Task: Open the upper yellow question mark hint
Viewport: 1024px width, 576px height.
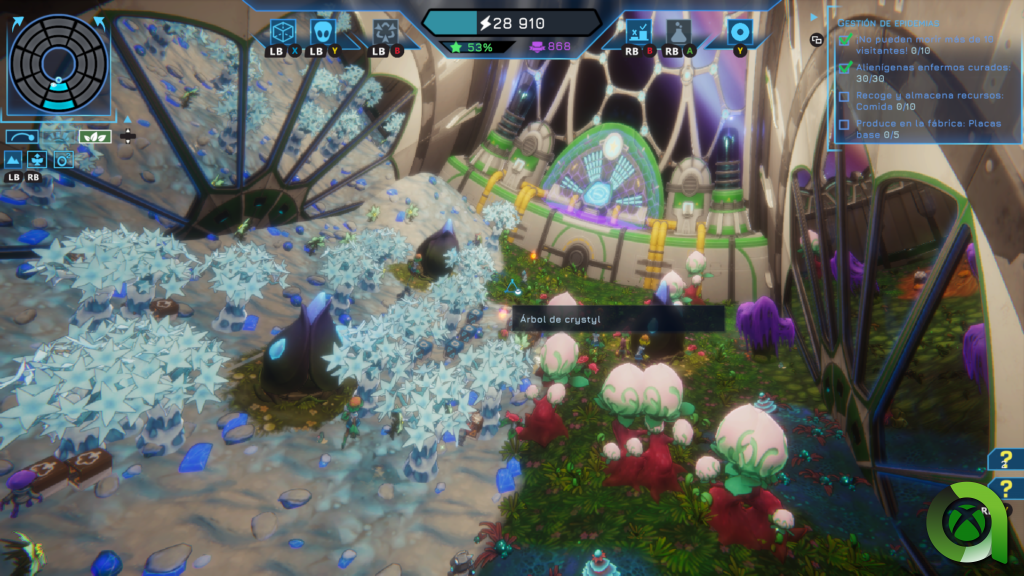Action: pyautogui.click(x=1006, y=459)
